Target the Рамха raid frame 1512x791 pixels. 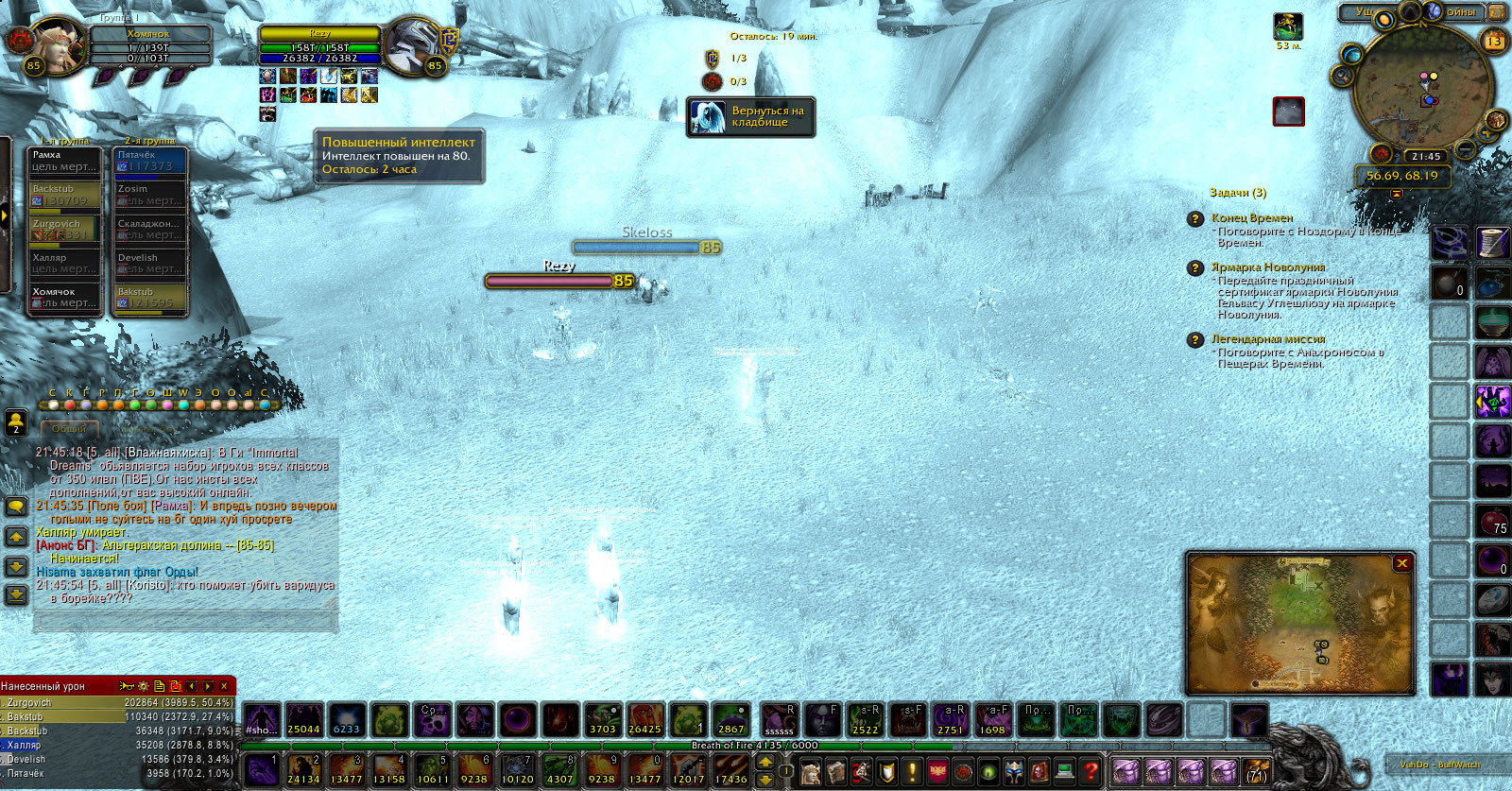64,161
